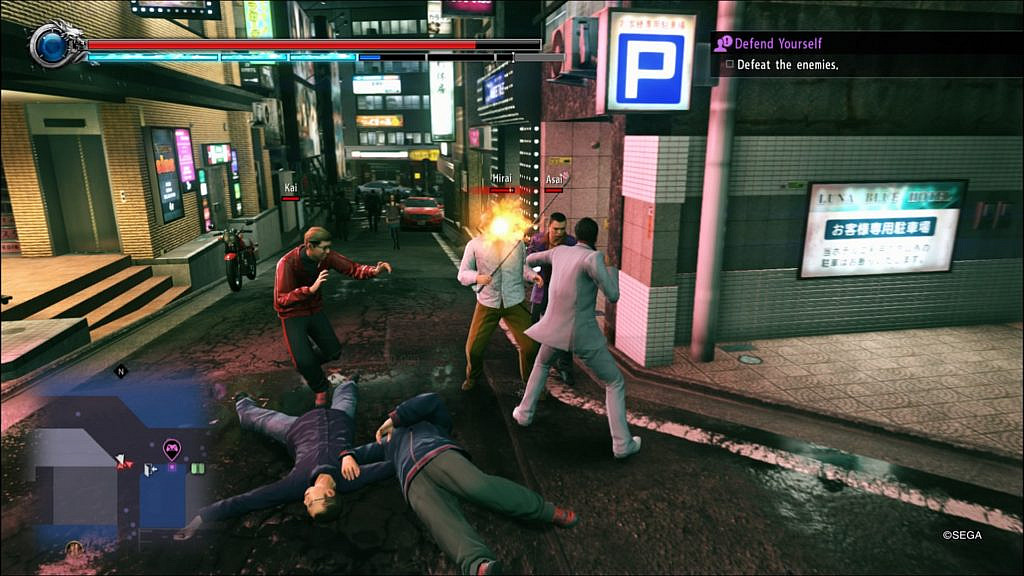Screen dimensions: 1024x576
Task: Click the door entrance marker on the minimap
Action: pos(150,470)
